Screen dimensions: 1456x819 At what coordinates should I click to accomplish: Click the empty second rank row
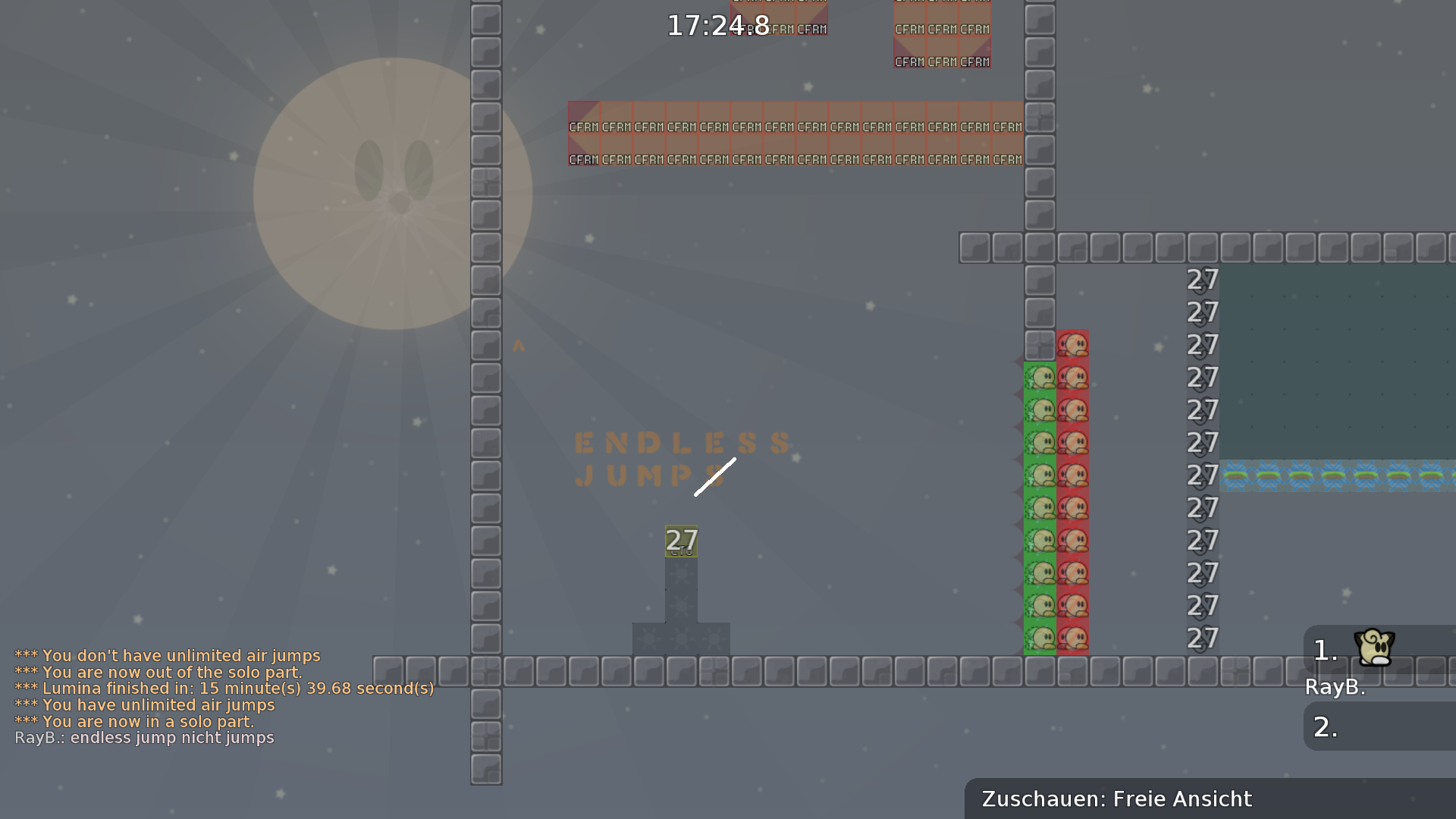tap(1379, 727)
